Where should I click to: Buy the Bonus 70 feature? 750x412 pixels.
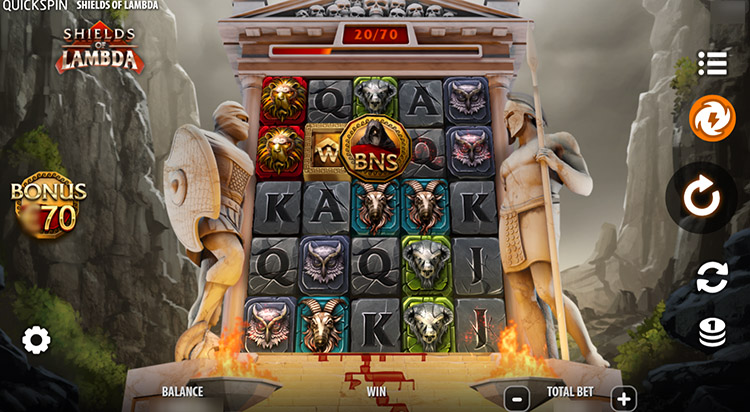tap(48, 205)
